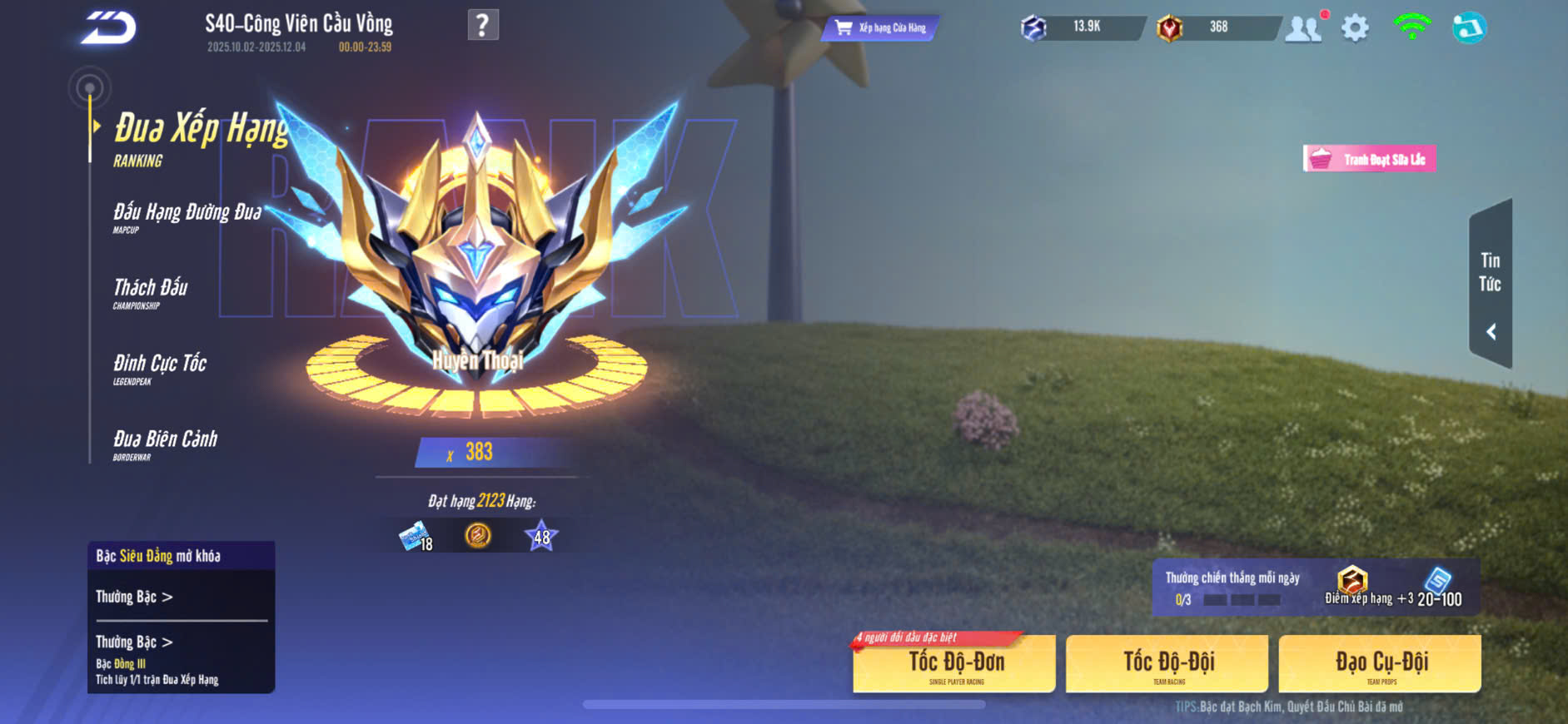
Task: Open the gear settings icon
Action: tap(1355, 28)
